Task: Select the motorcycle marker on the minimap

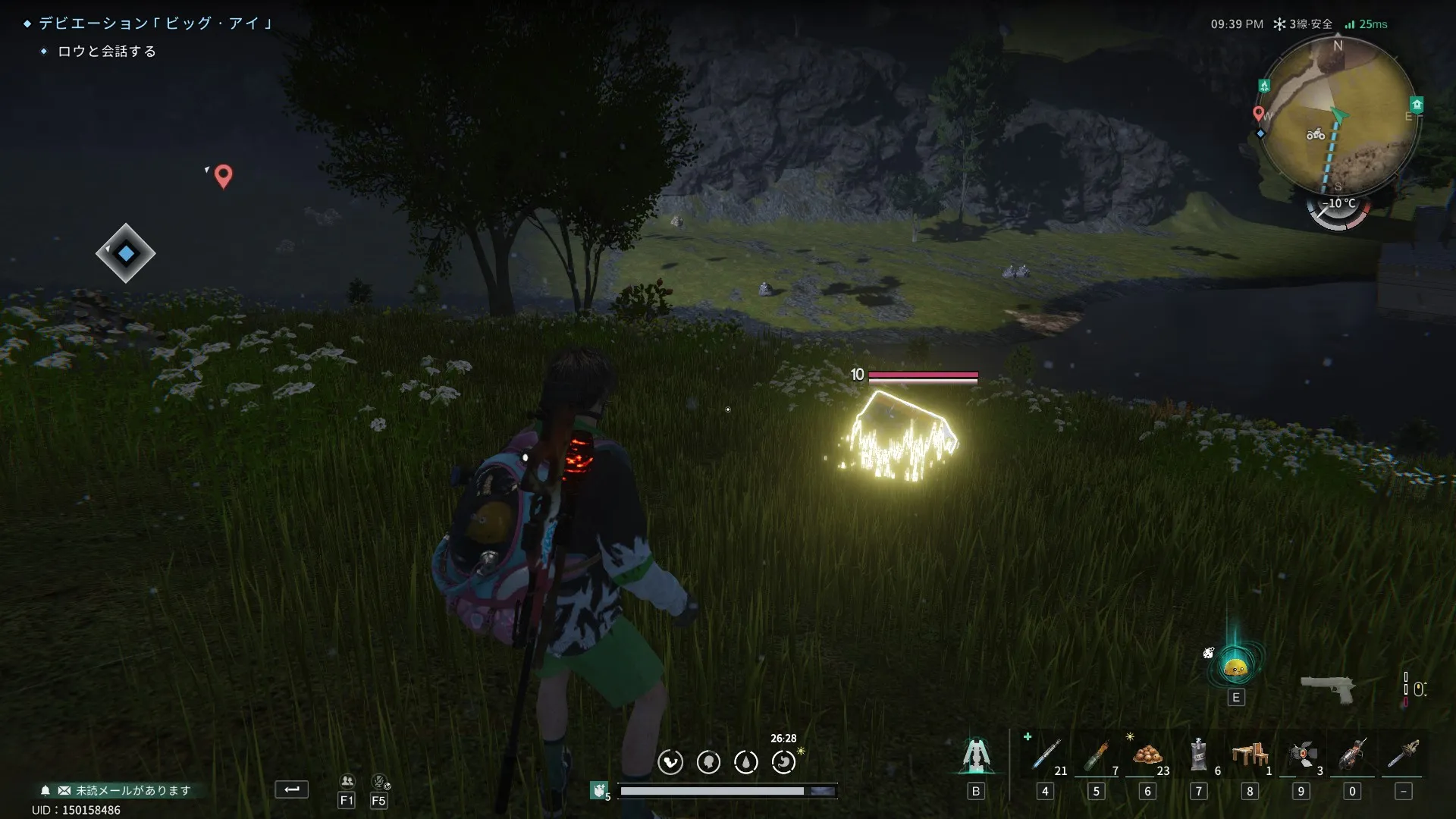Action: tap(1316, 135)
